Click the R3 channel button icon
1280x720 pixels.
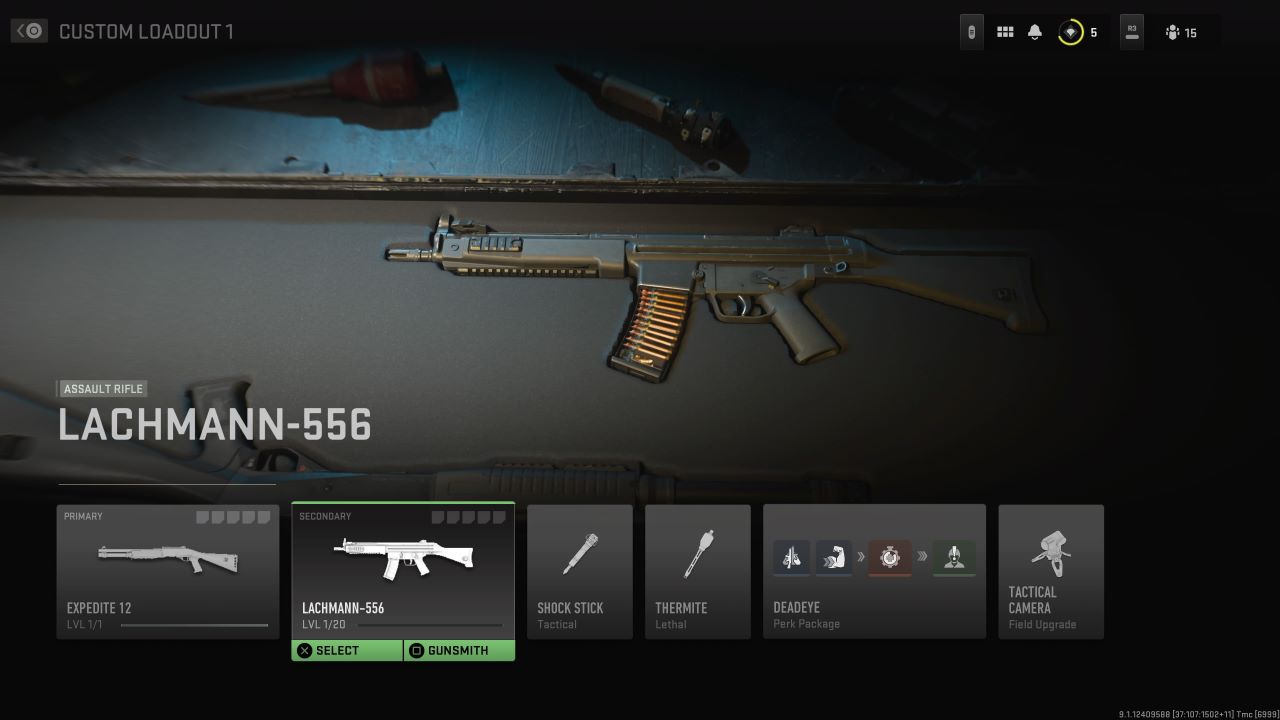coord(1131,31)
